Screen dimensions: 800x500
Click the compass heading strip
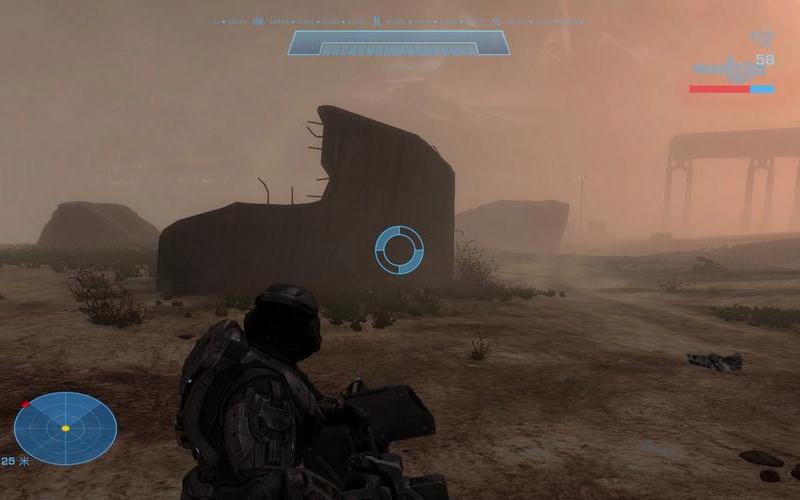click(x=398, y=20)
